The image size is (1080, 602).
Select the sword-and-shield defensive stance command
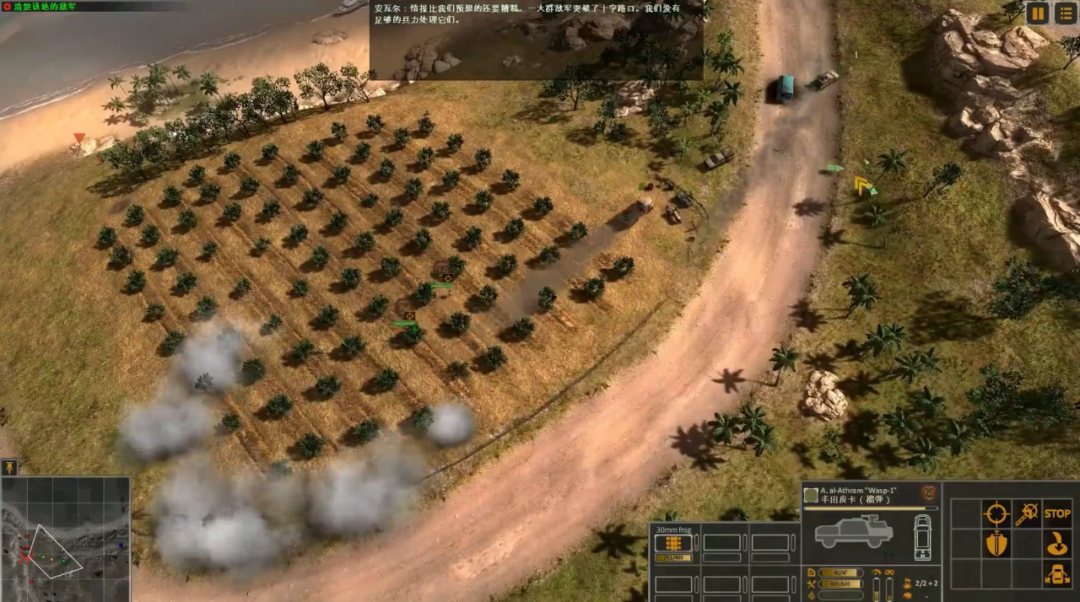(995, 545)
